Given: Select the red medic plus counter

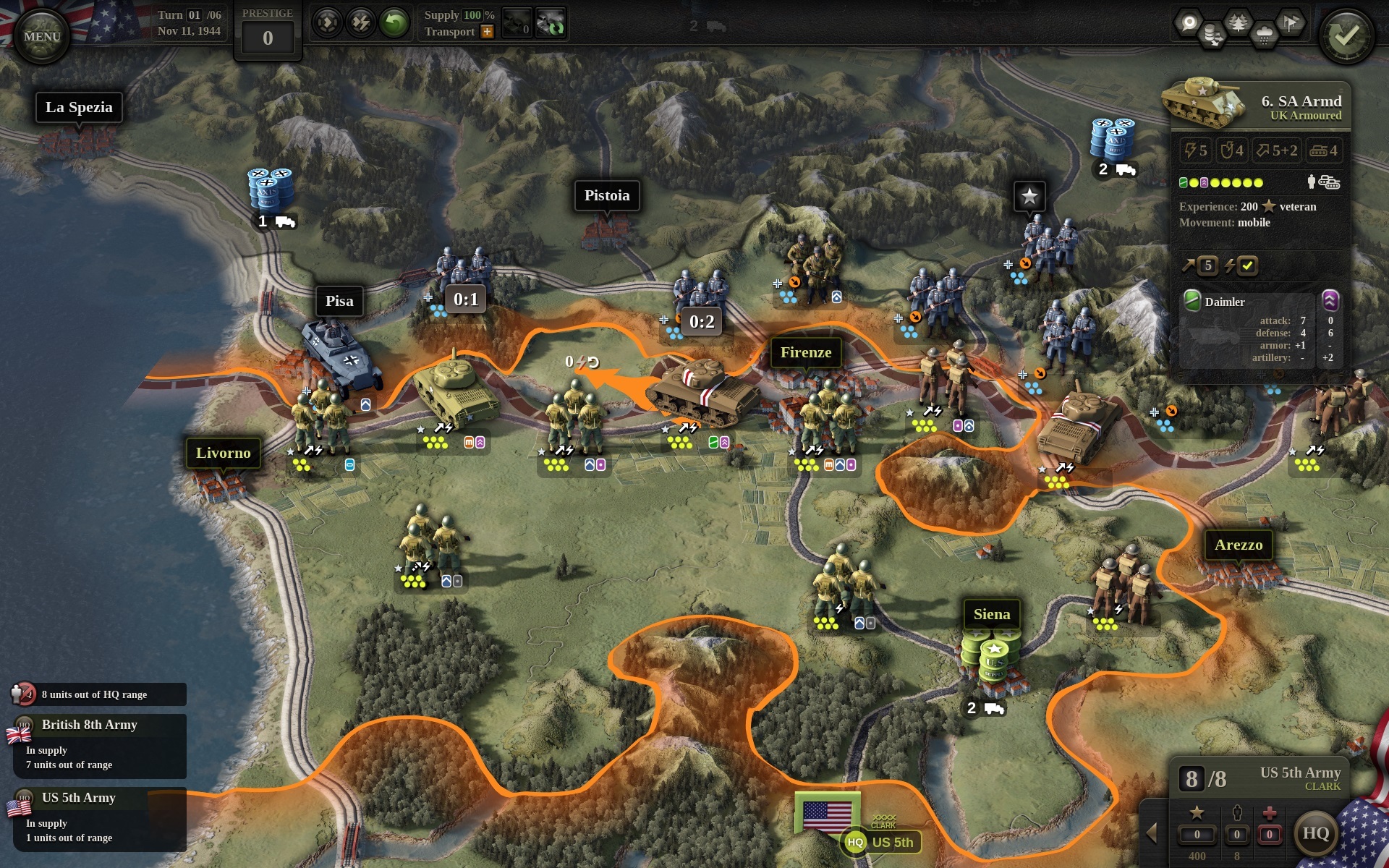Looking at the screenshot, I should point(1269,834).
